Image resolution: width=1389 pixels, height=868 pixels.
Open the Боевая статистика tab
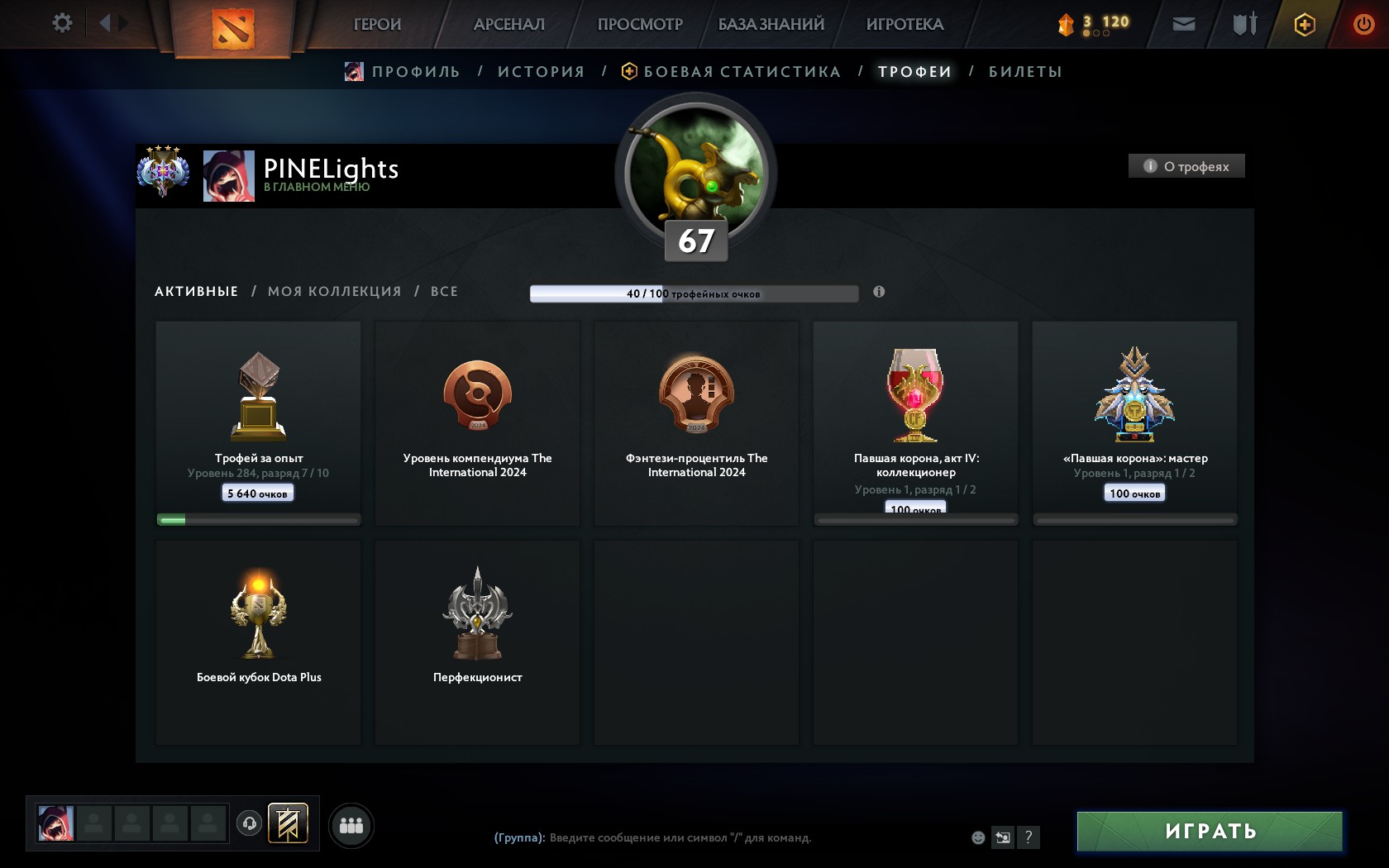click(x=742, y=72)
